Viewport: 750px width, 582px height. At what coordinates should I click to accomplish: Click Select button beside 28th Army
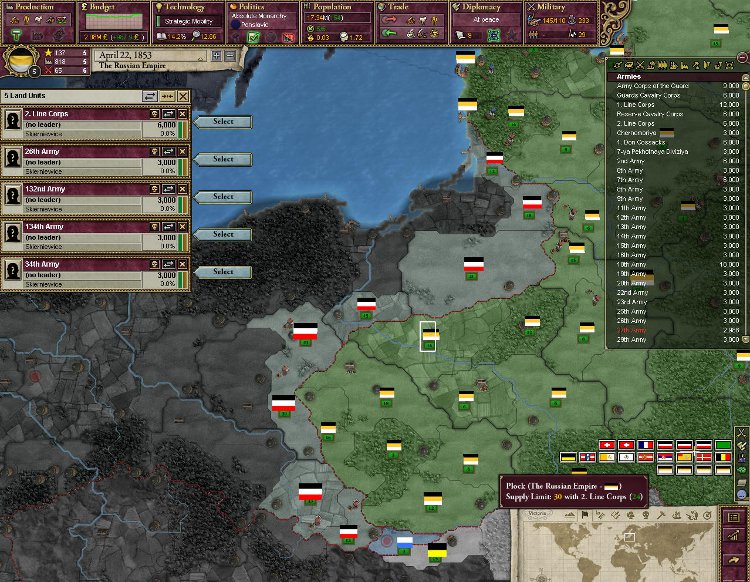click(x=223, y=159)
